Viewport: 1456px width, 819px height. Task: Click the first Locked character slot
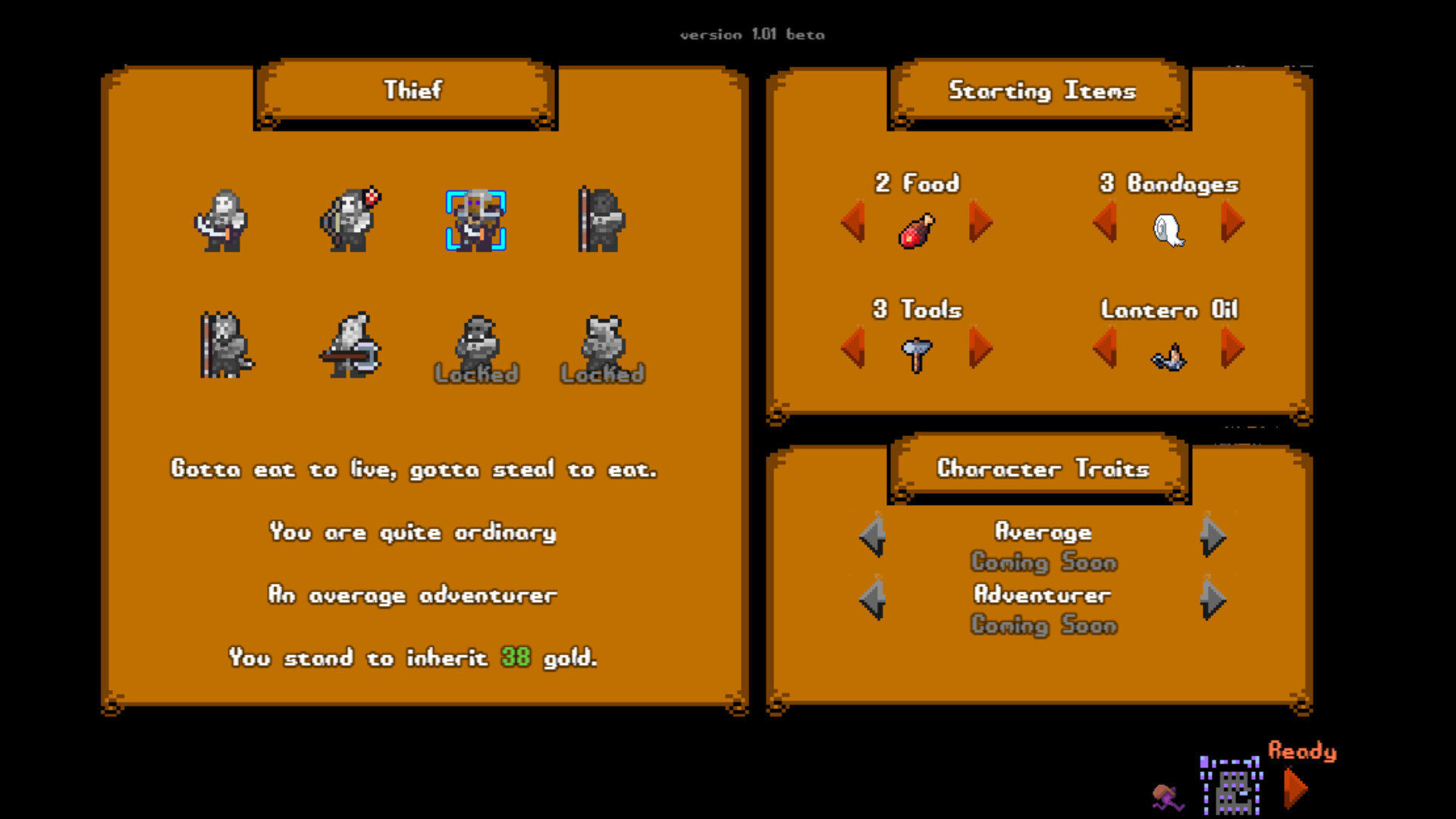click(x=475, y=349)
